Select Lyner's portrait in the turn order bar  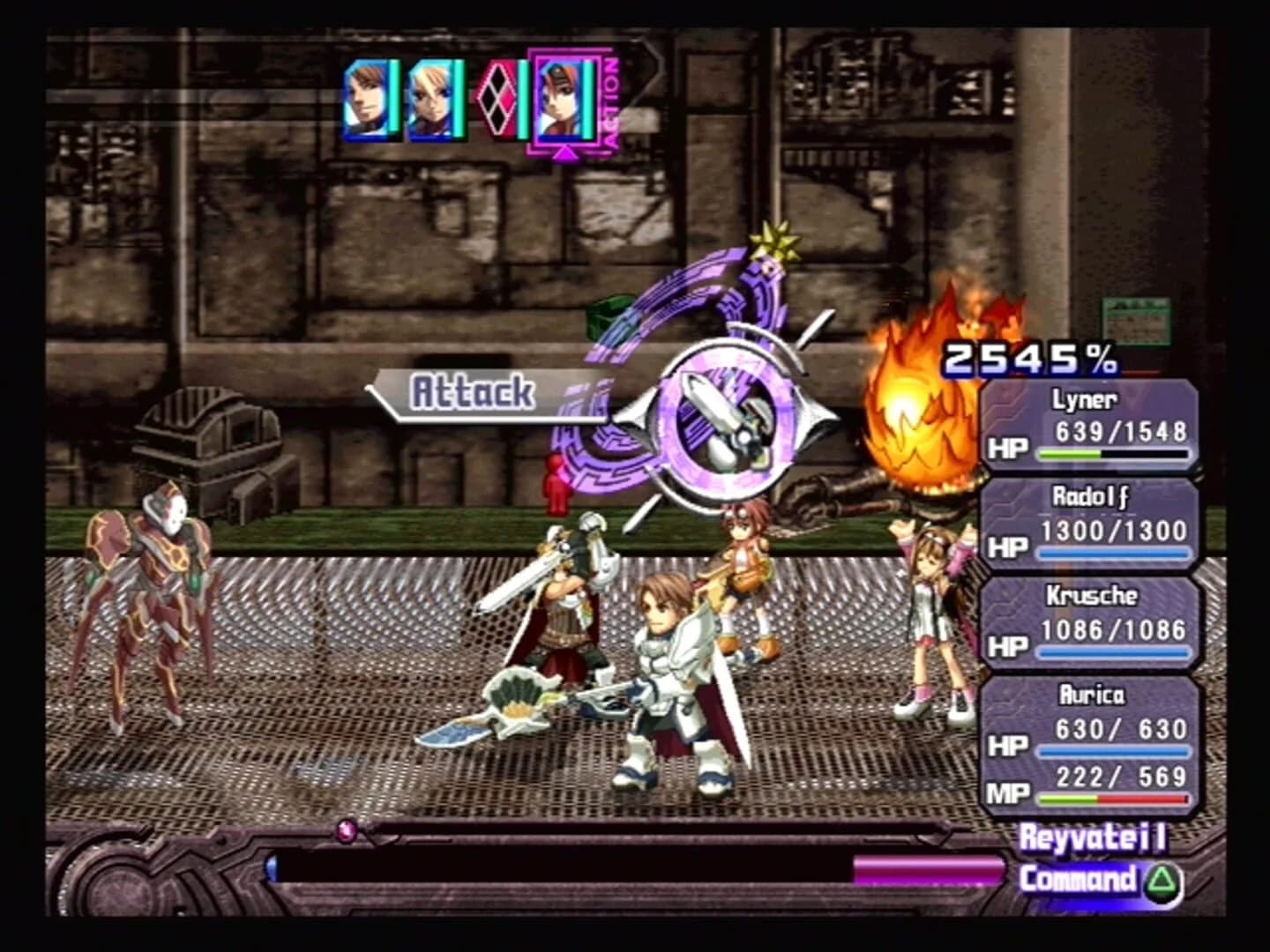[x=364, y=100]
